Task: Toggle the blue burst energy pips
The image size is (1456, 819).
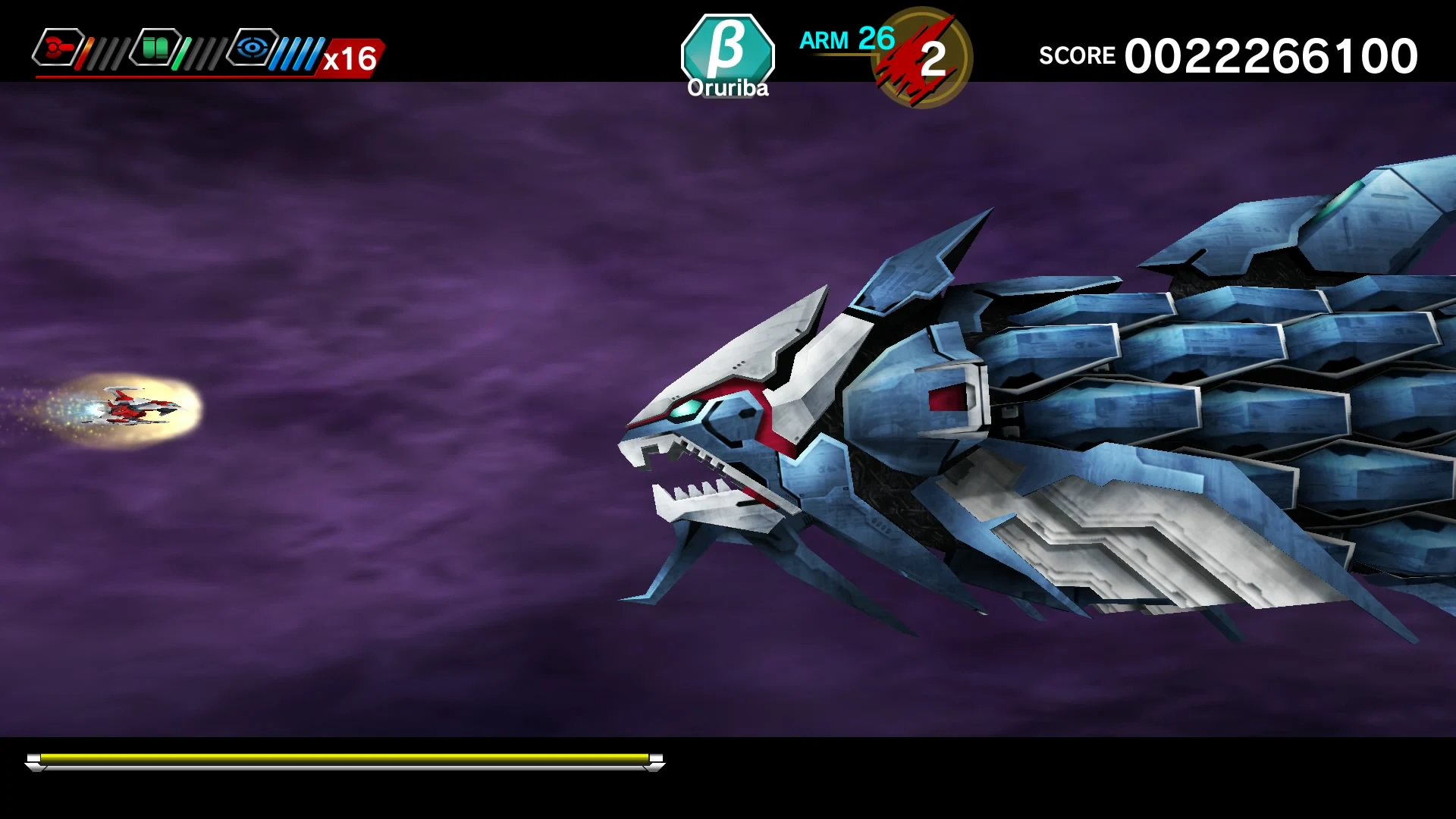Action: click(x=296, y=53)
